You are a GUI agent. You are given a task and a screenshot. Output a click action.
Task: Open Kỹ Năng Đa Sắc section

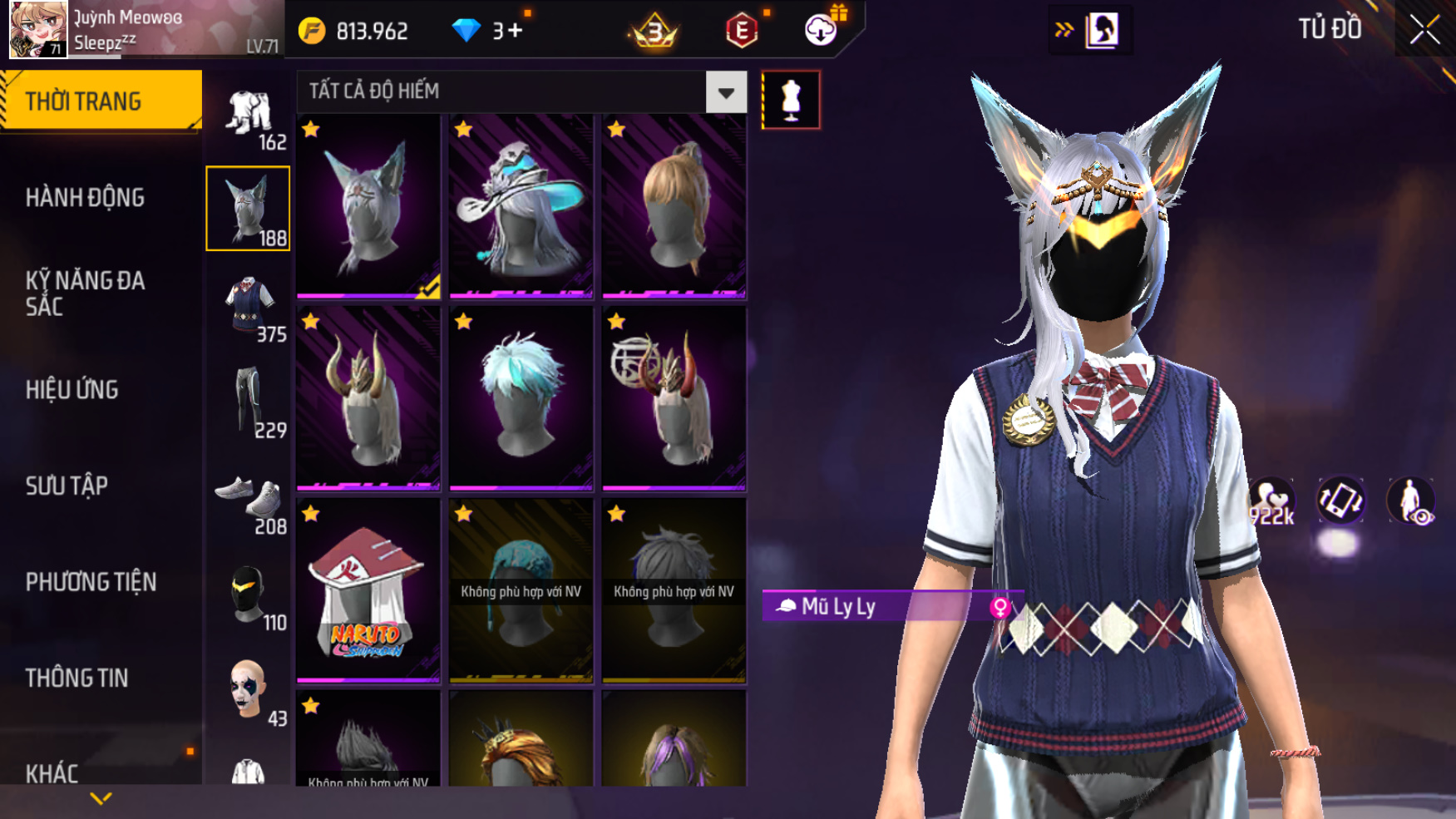point(85,293)
